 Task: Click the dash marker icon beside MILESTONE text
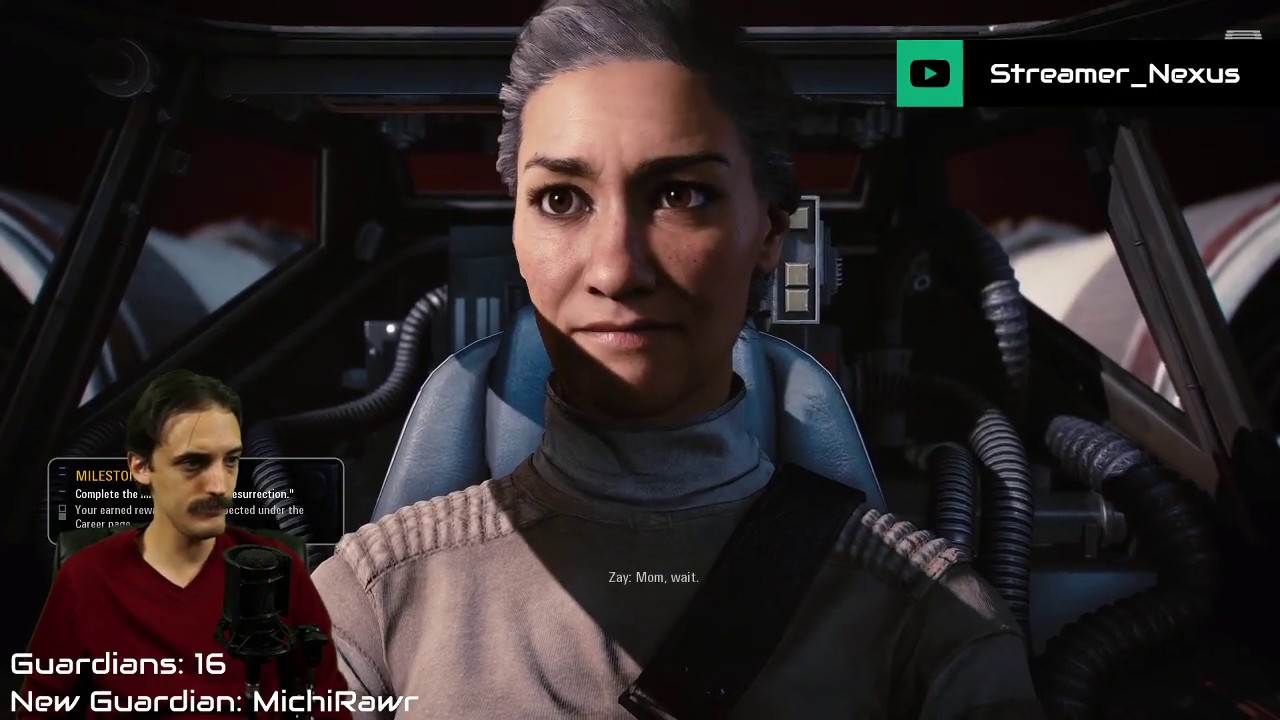pos(62,475)
